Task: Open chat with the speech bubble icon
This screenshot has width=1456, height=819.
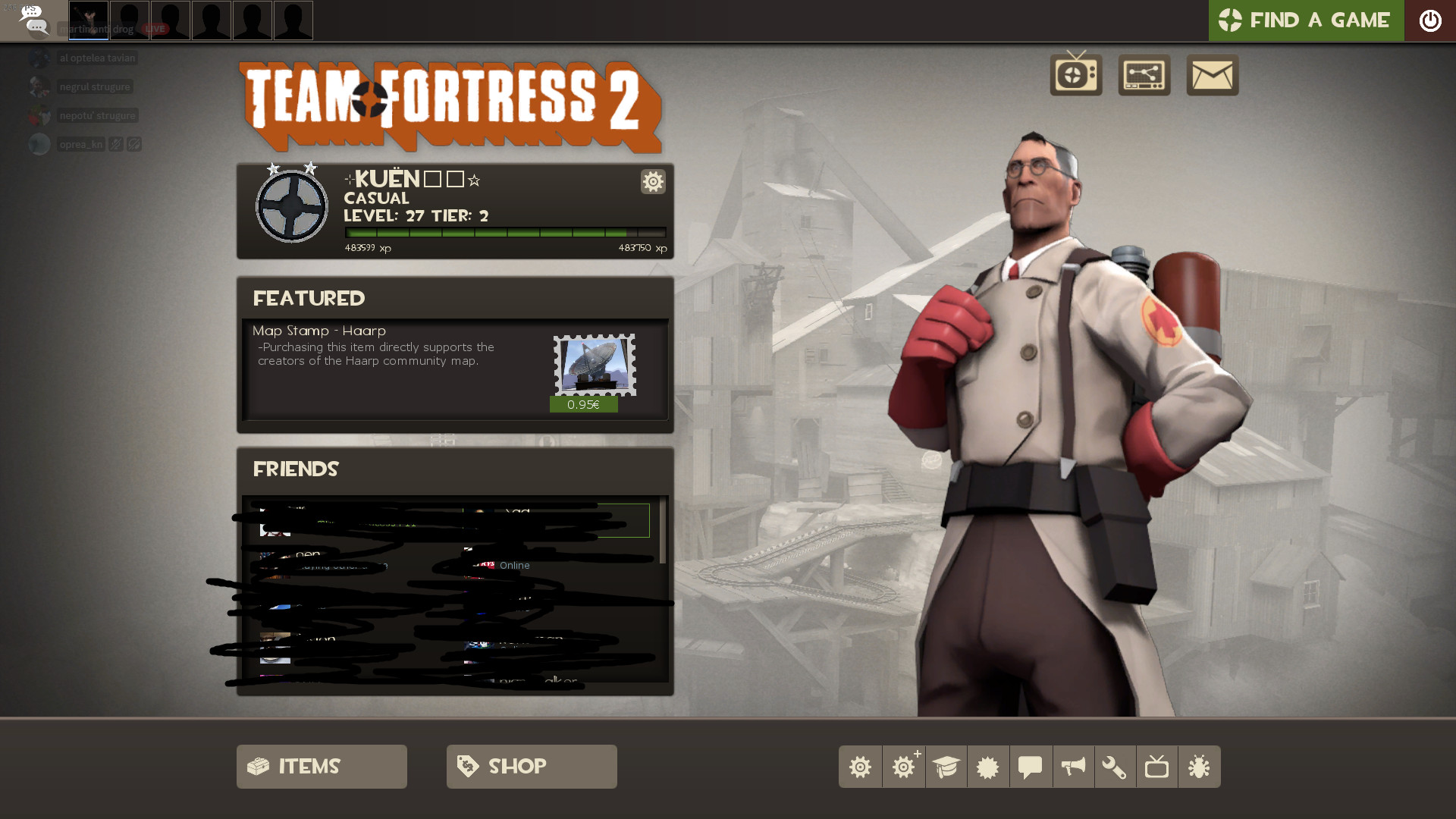Action: (x=1031, y=767)
